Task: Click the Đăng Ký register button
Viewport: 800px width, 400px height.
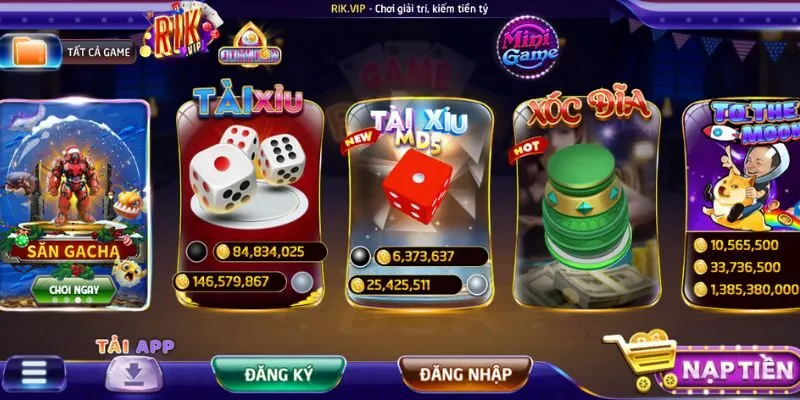Action: click(x=280, y=373)
